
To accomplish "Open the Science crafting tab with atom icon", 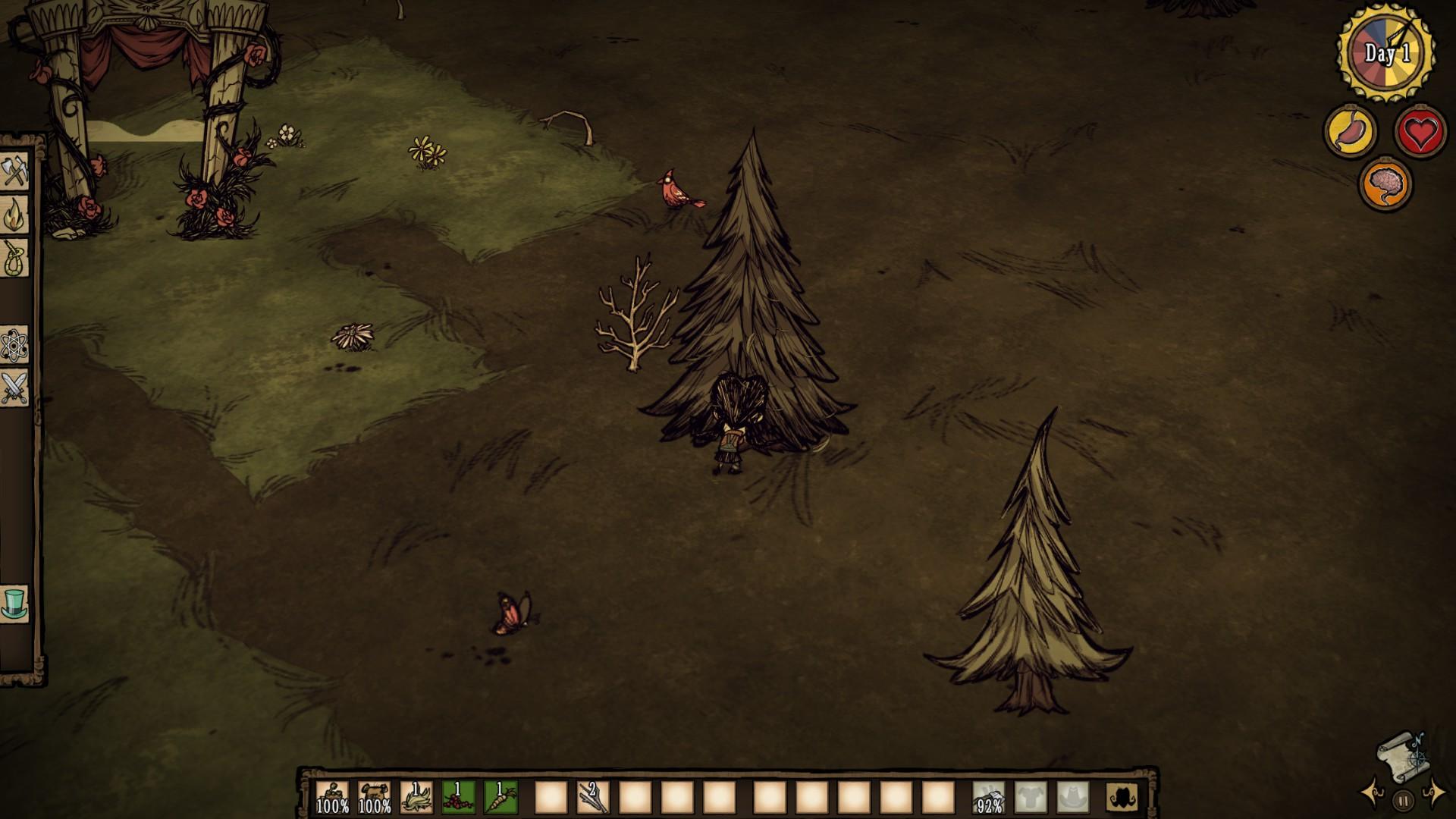I will (x=15, y=345).
